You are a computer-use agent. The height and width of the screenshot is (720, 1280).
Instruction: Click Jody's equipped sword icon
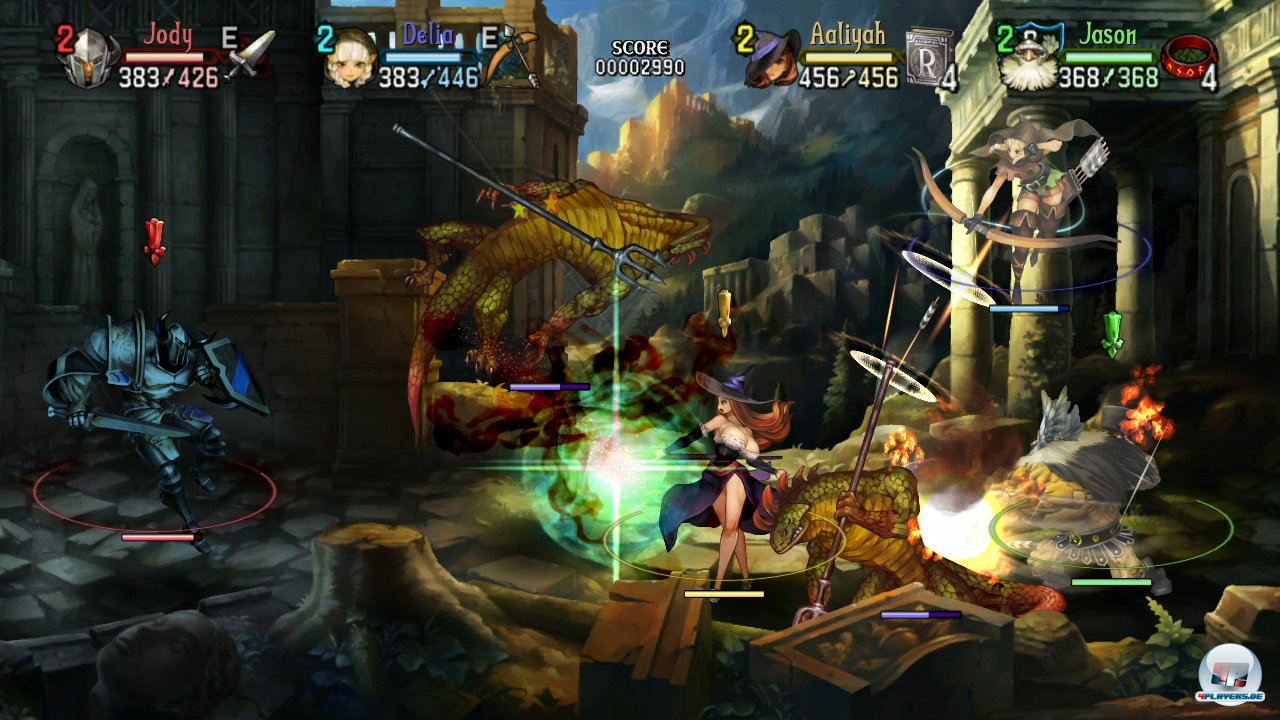click(251, 54)
